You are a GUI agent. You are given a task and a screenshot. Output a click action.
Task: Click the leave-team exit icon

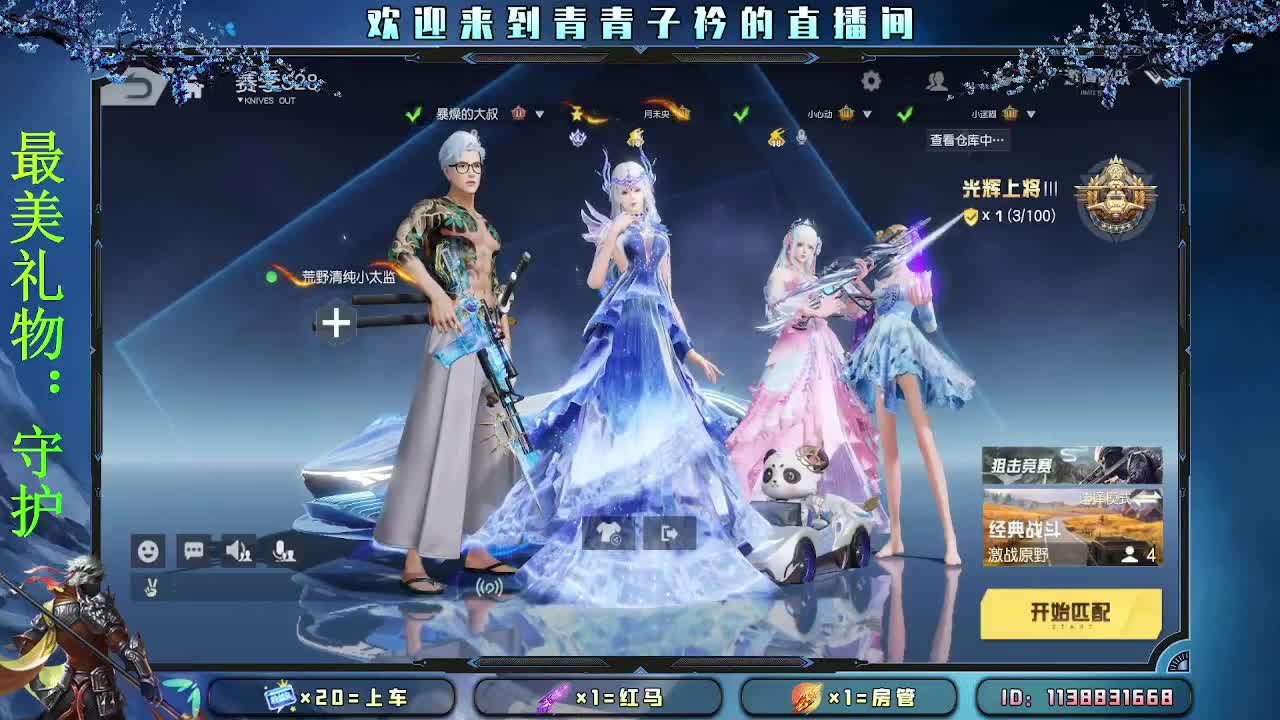671,534
